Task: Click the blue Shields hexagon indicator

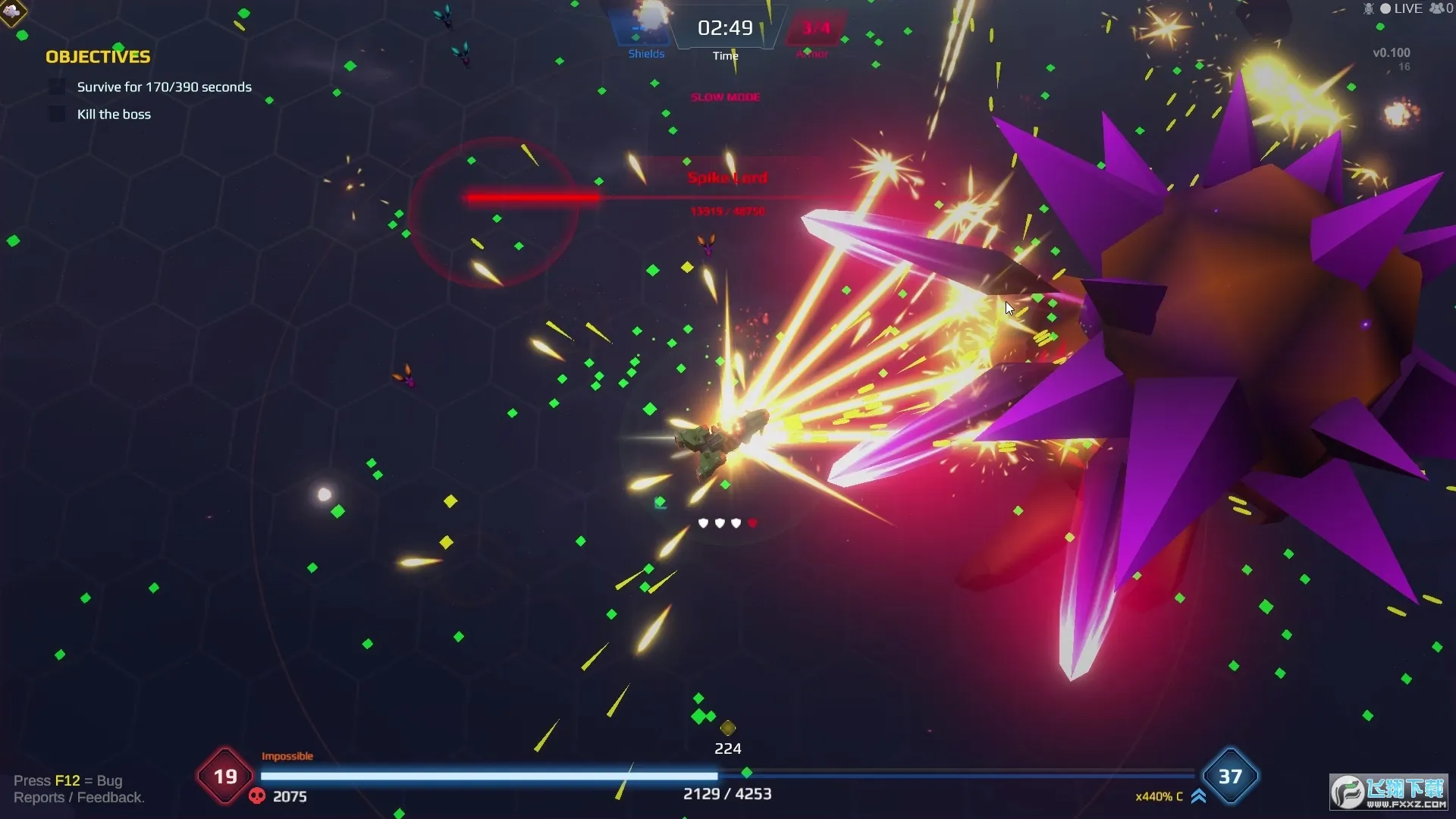Action: (x=642, y=29)
